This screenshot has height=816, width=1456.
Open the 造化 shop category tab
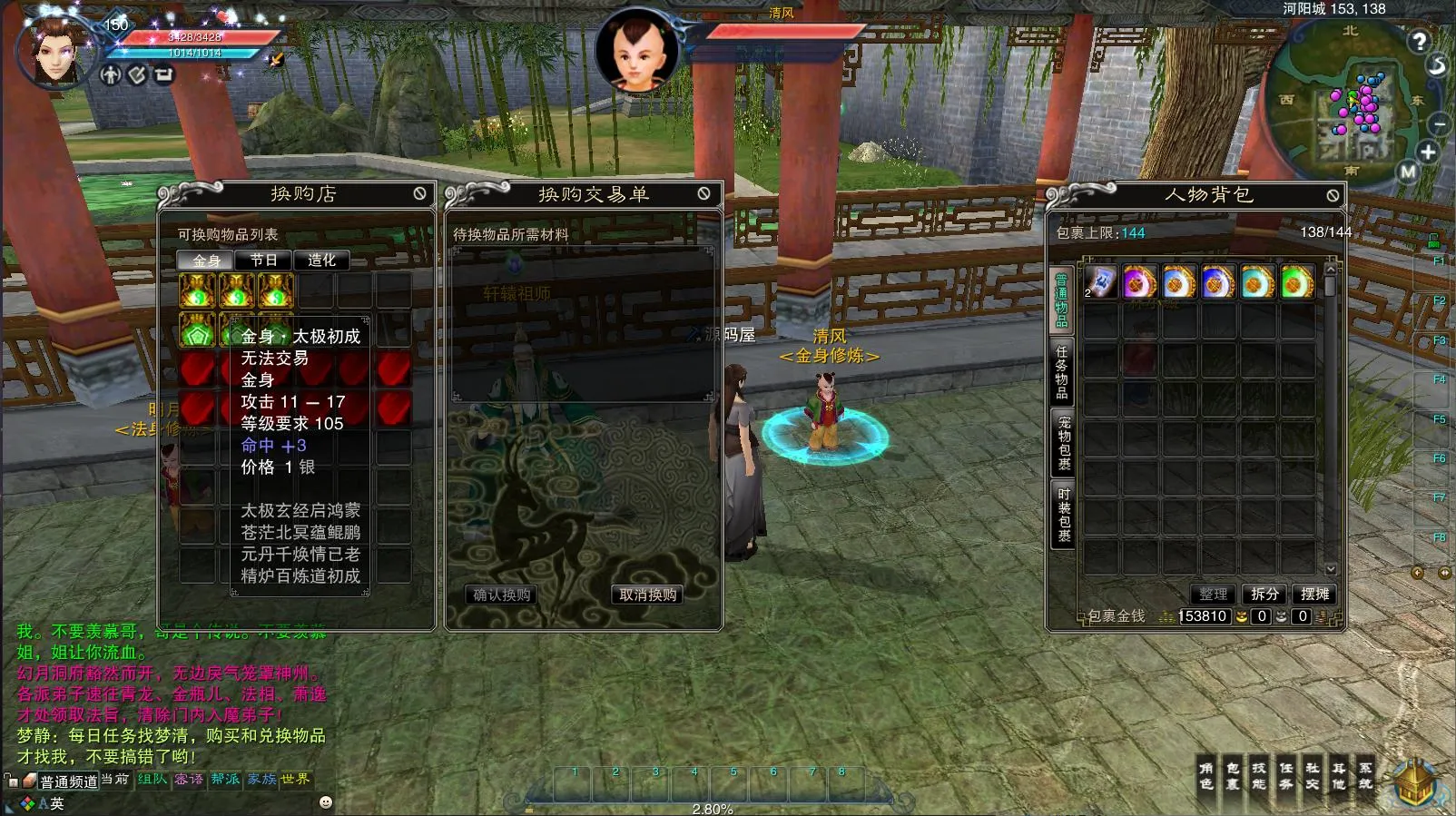(321, 261)
